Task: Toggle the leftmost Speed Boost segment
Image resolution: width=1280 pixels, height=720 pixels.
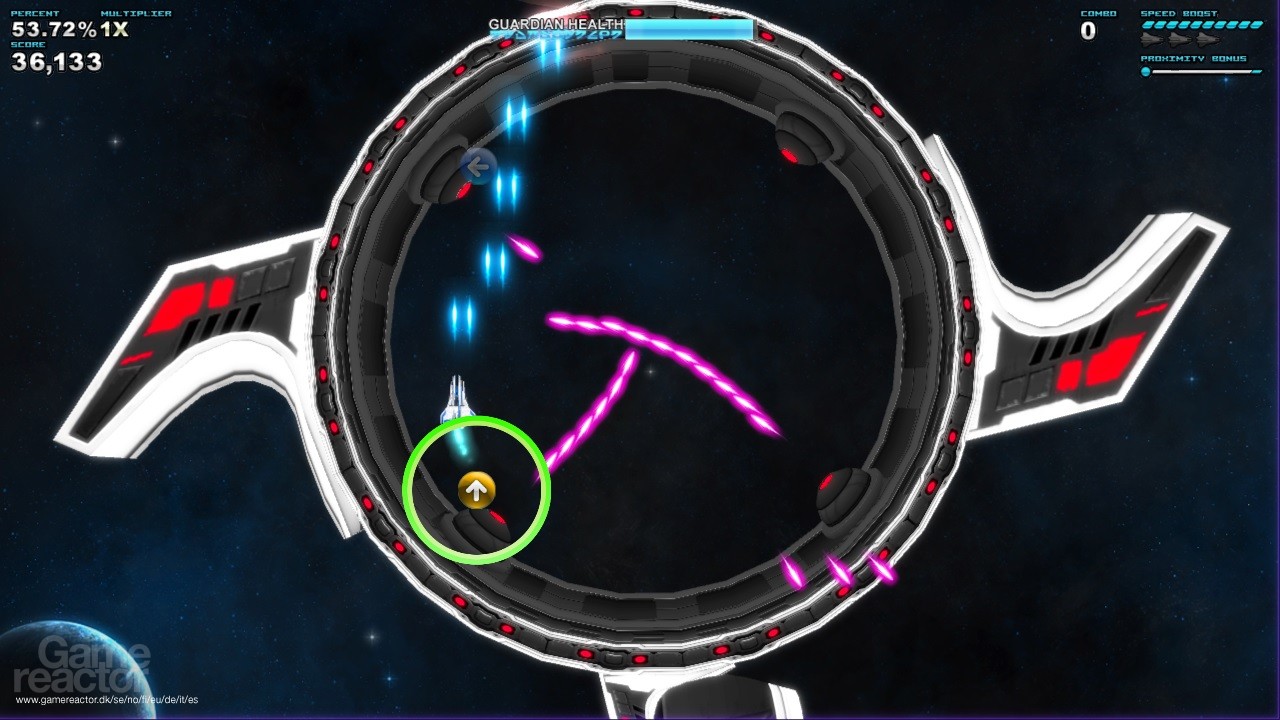Action: 1146,25
